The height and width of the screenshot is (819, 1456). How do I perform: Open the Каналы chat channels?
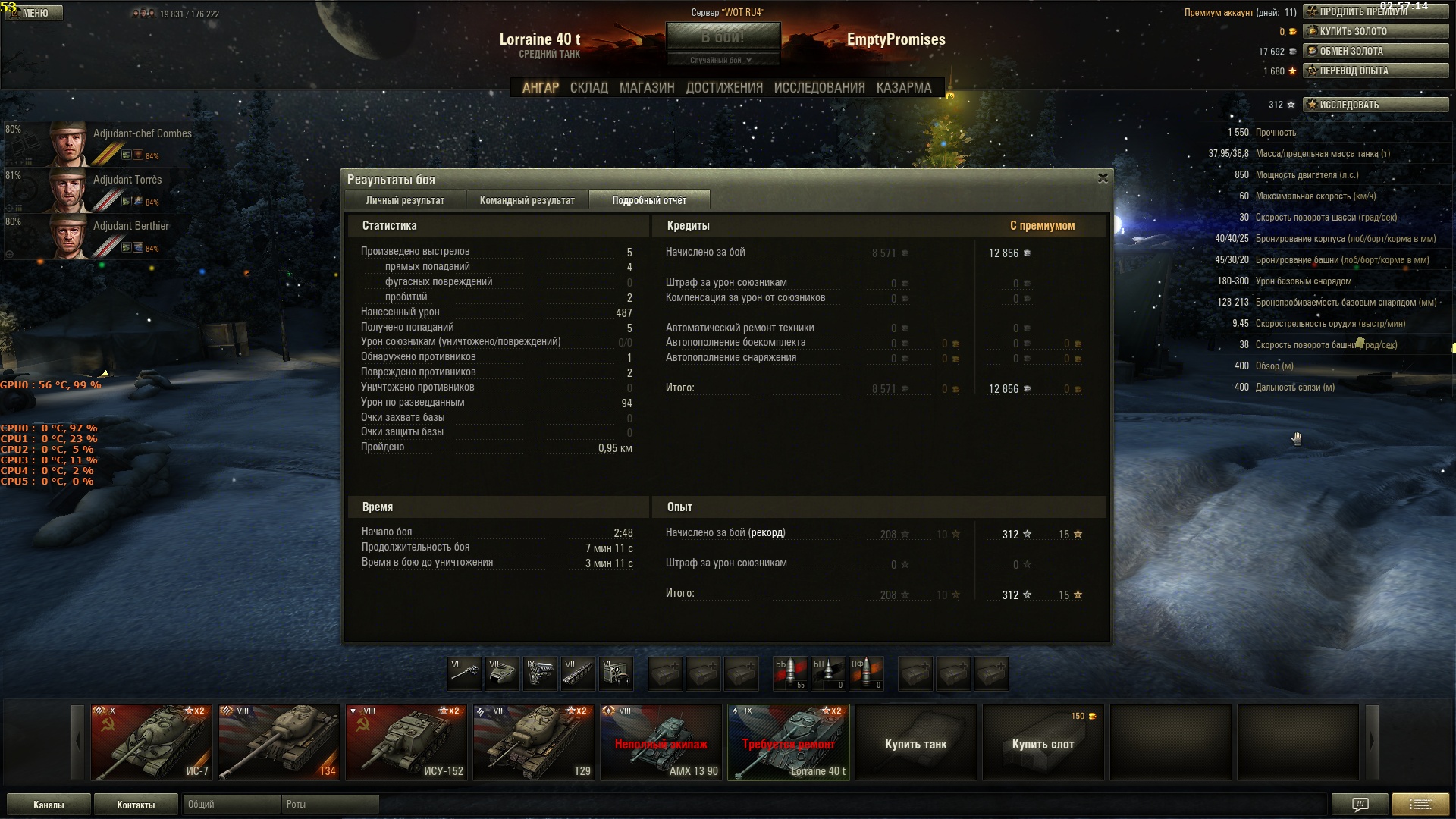coord(49,805)
